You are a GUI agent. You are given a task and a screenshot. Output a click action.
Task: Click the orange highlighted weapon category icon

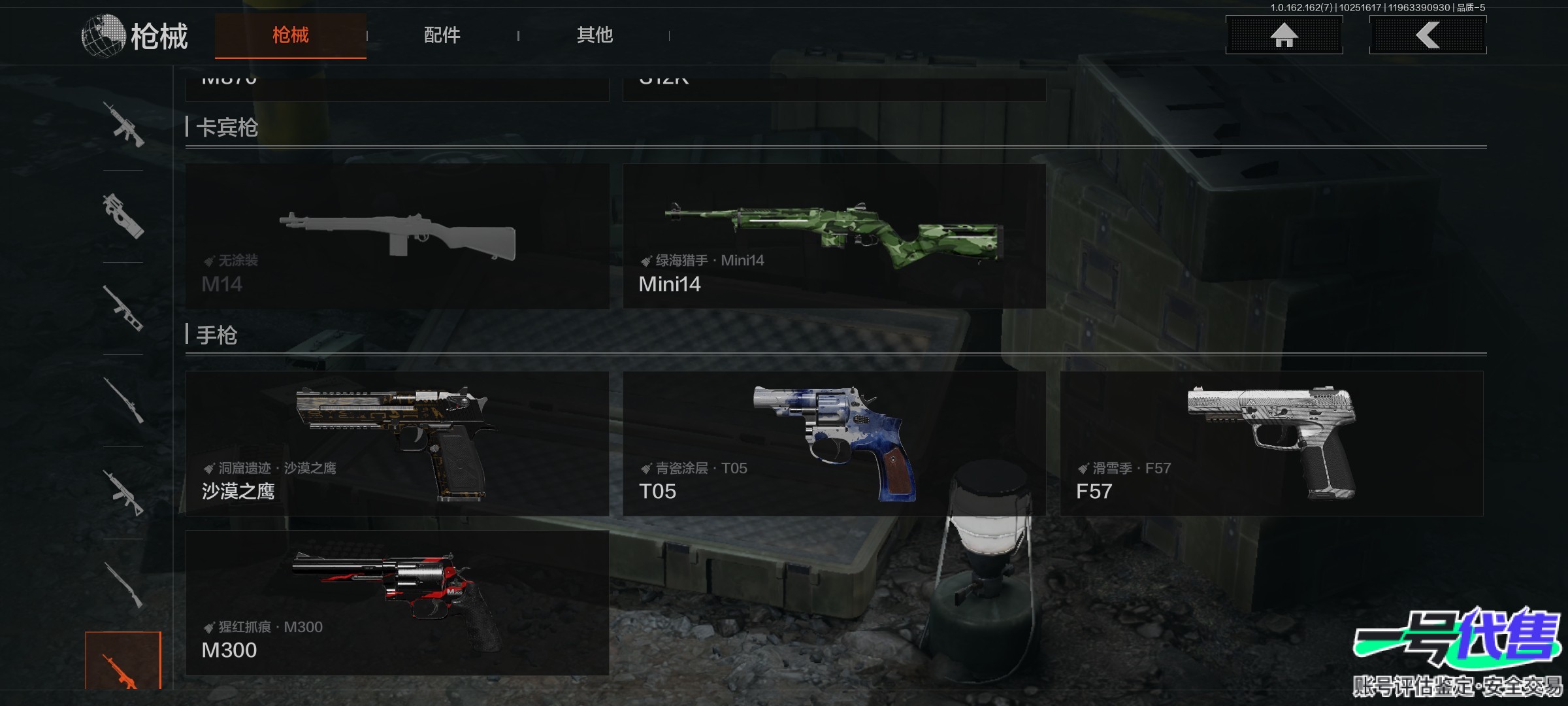[x=123, y=662]
